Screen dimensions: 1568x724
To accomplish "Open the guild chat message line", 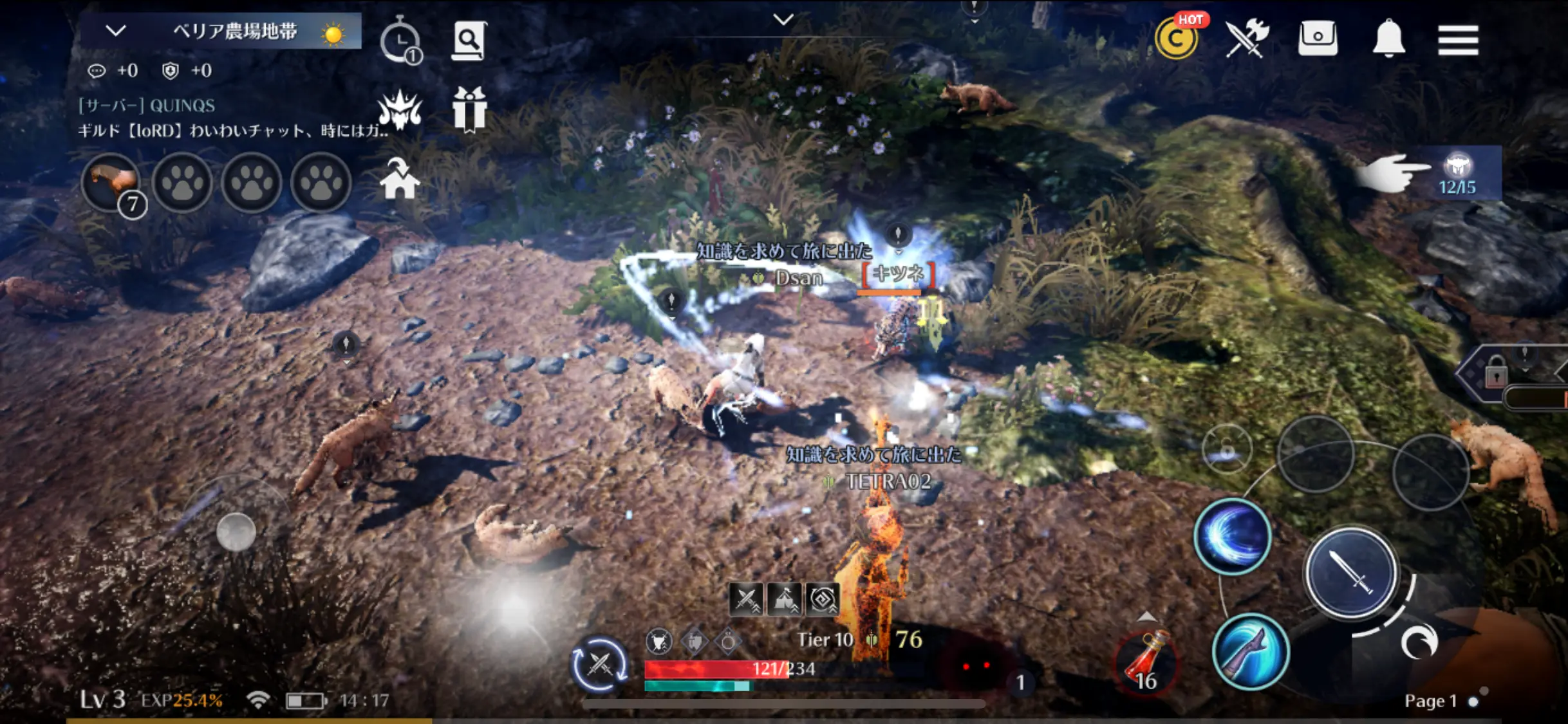I will 232,131.
